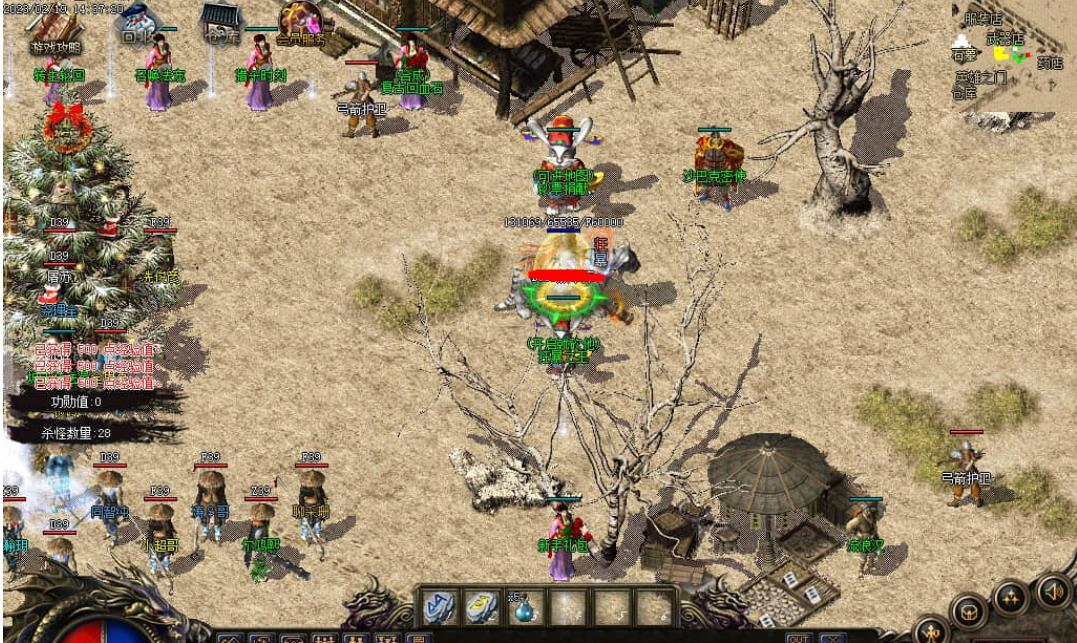Open the 会员服务 member service icon

click(300, 26)
